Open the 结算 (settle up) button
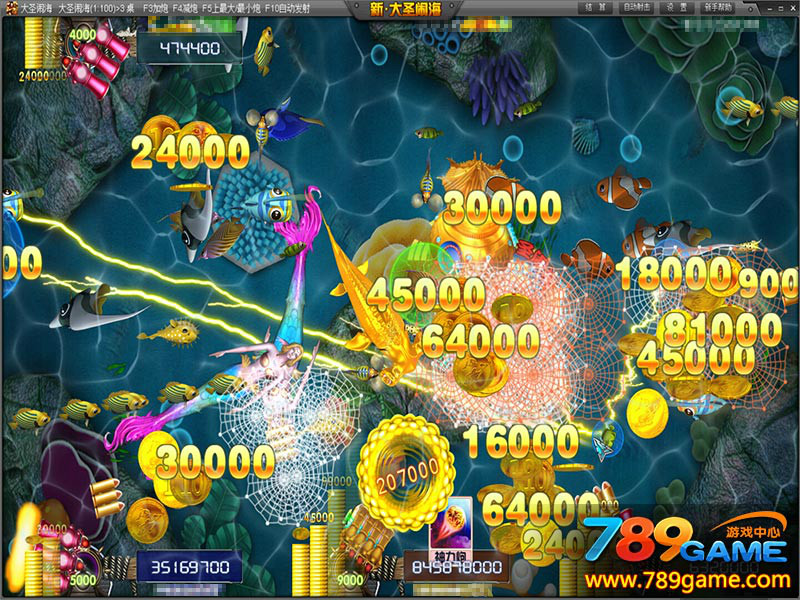Screen dimensions: 800x600 pos(596,7)
